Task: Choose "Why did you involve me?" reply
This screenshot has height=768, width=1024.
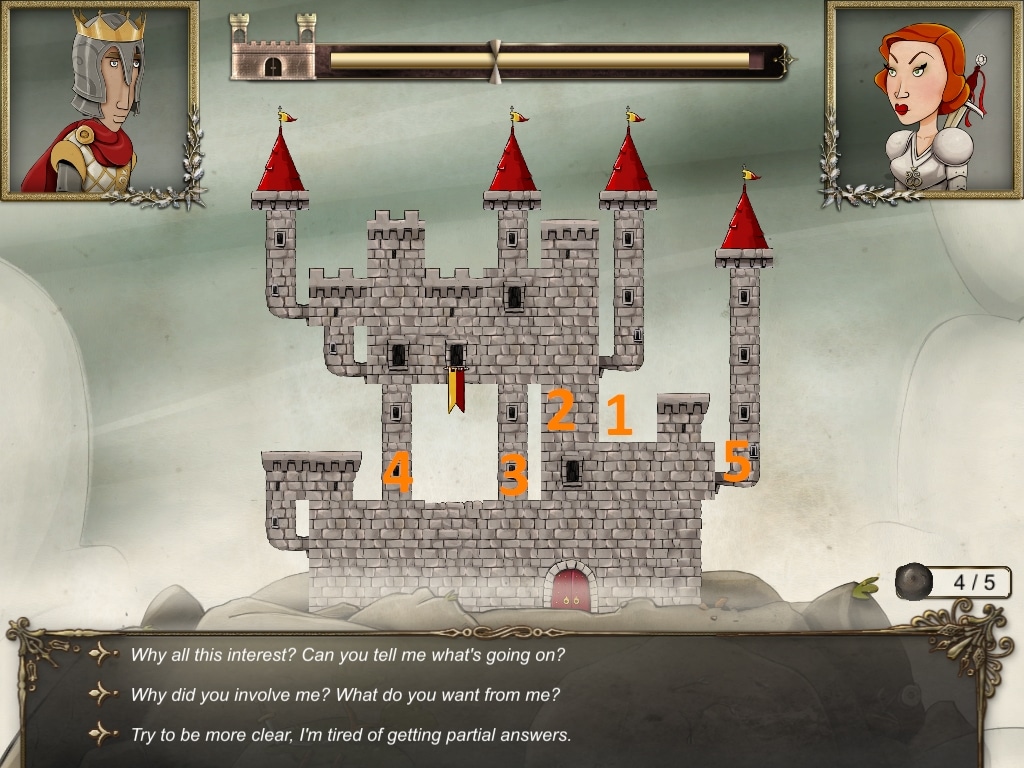Action: pos(346,695)
